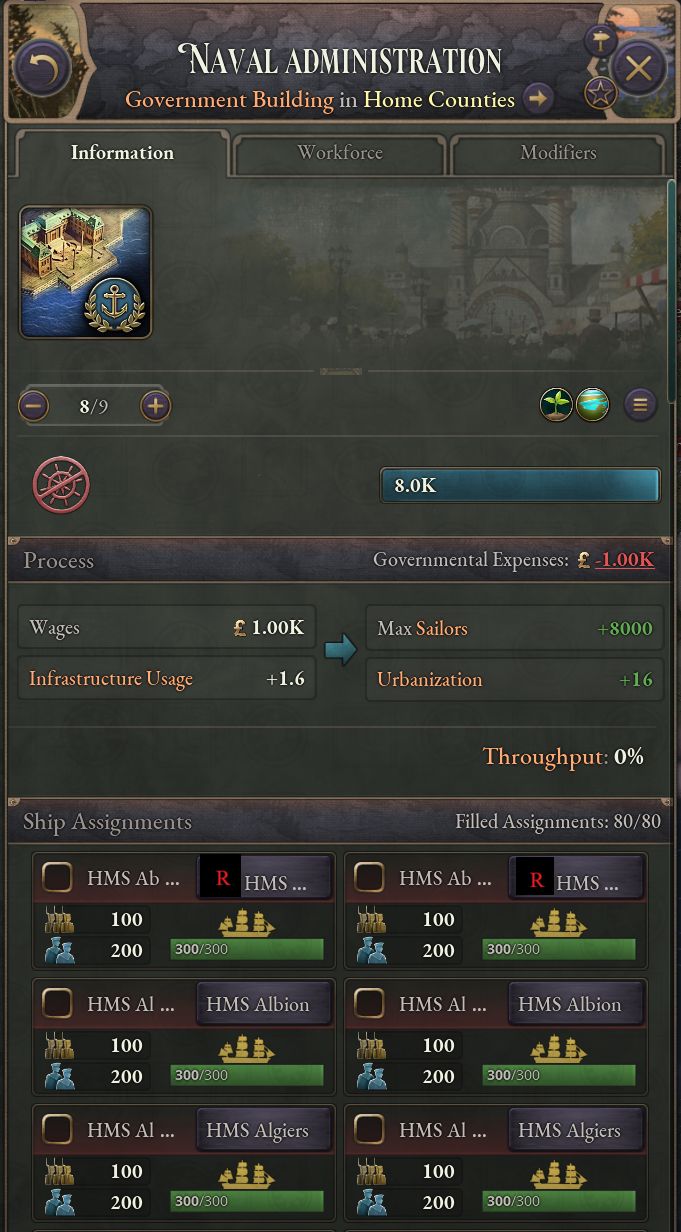Click the Max Sailors output entry

(514, 629)
